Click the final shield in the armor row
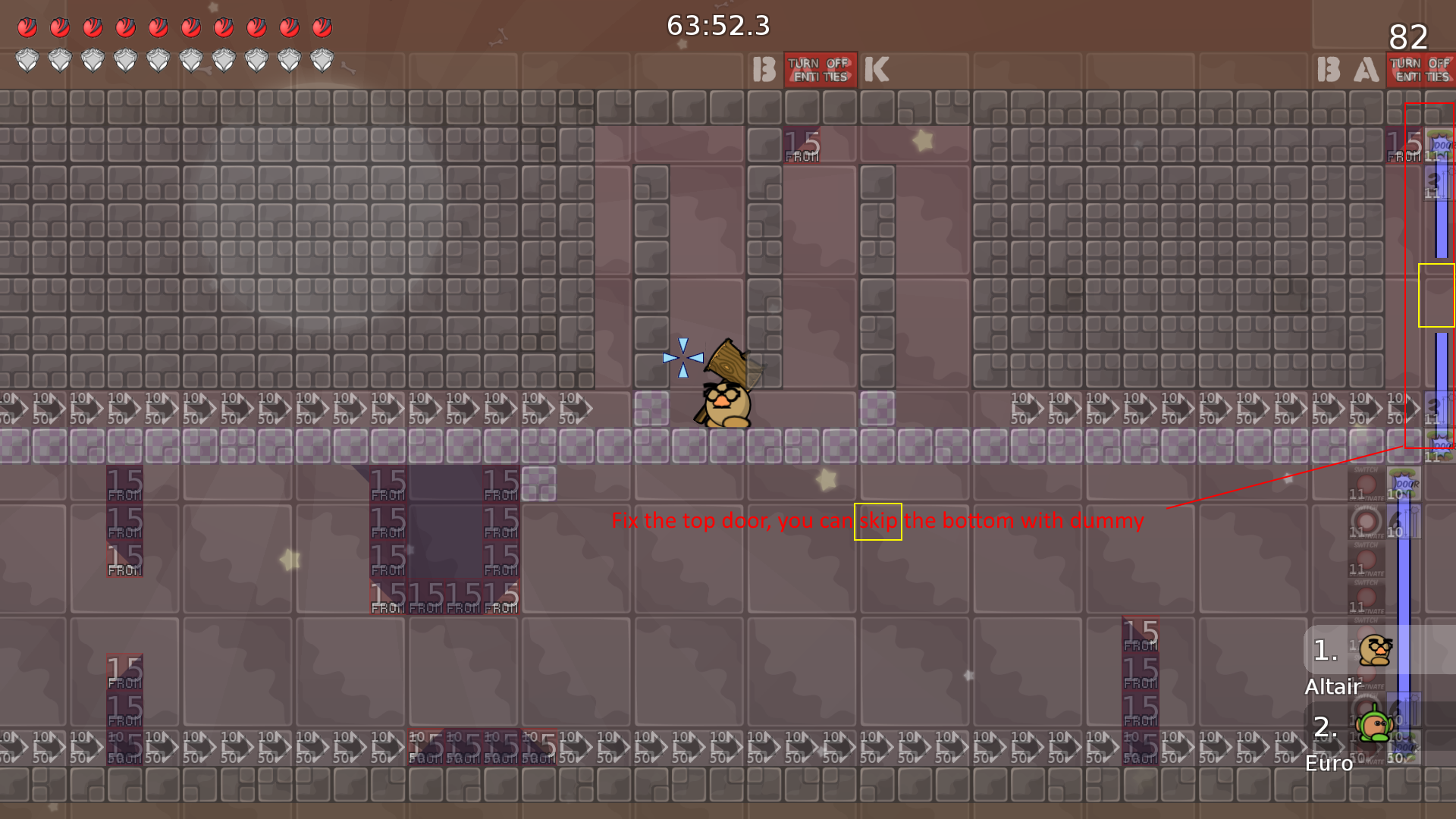 pyautogui.click(x=321, y=59)
